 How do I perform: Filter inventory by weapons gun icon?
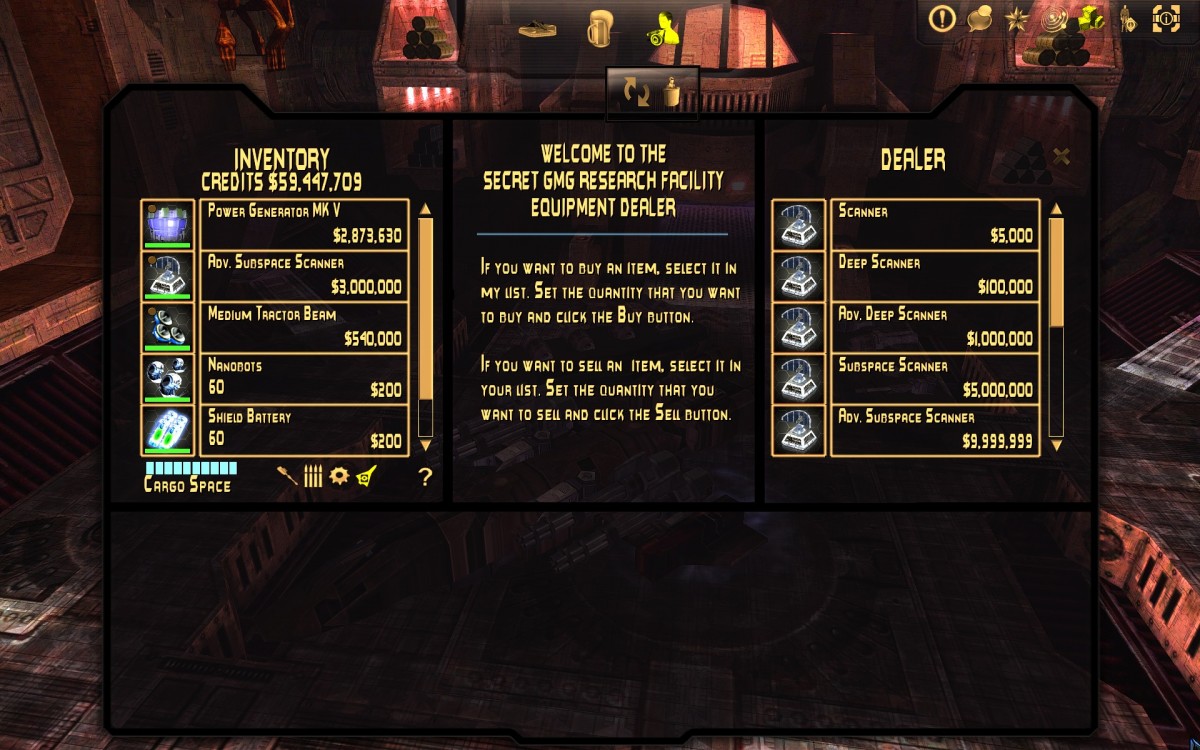tap(288, 477)
